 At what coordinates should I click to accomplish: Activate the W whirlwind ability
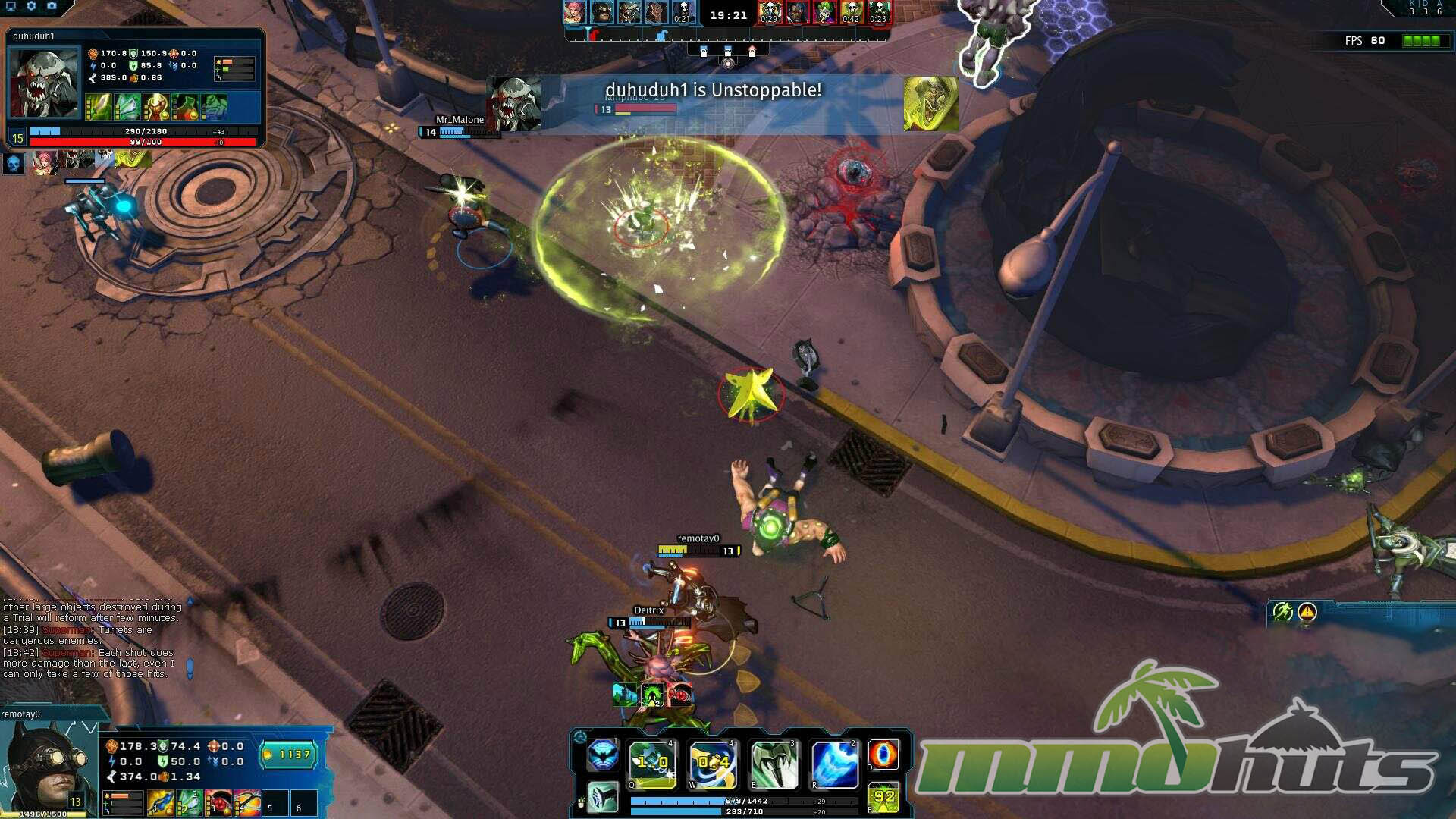pos(713,764)
